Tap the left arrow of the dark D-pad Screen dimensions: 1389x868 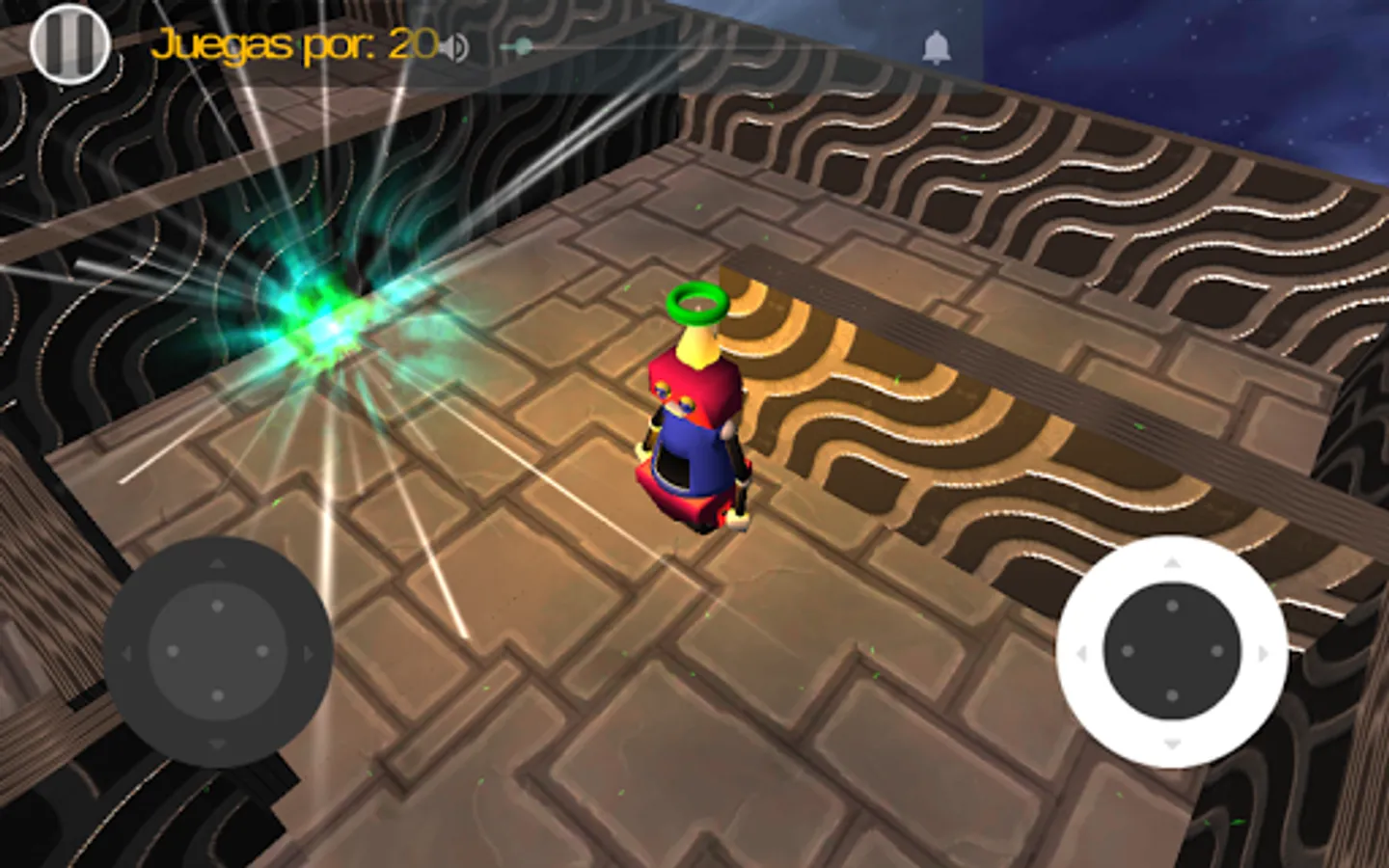point(126,654)
